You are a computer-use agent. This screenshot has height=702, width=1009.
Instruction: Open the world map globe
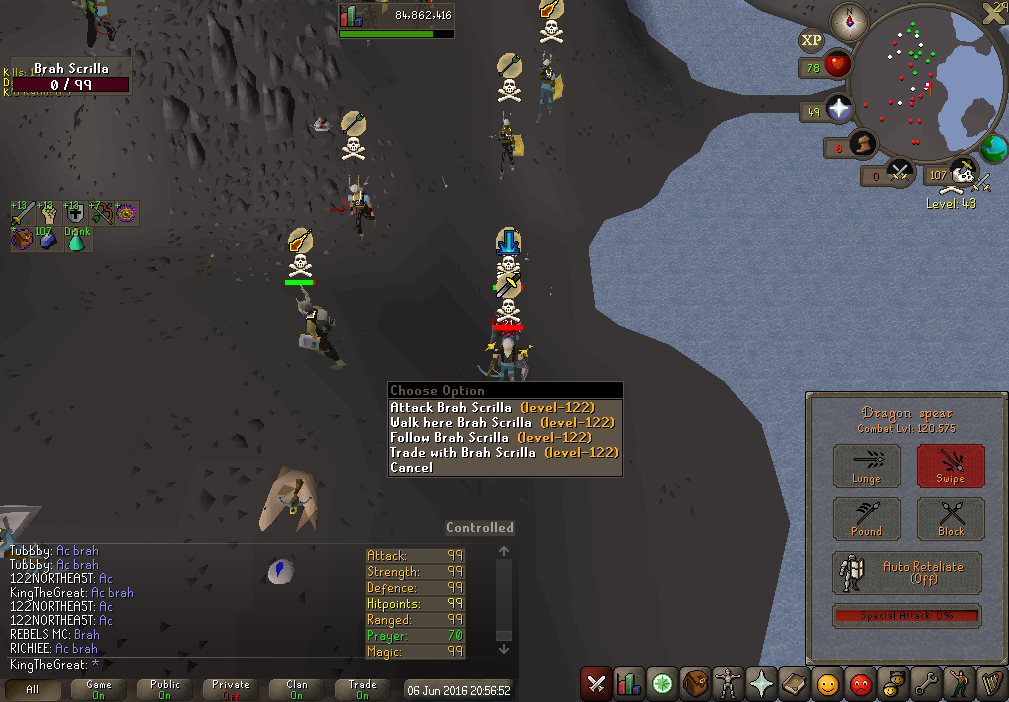(993, 148)
